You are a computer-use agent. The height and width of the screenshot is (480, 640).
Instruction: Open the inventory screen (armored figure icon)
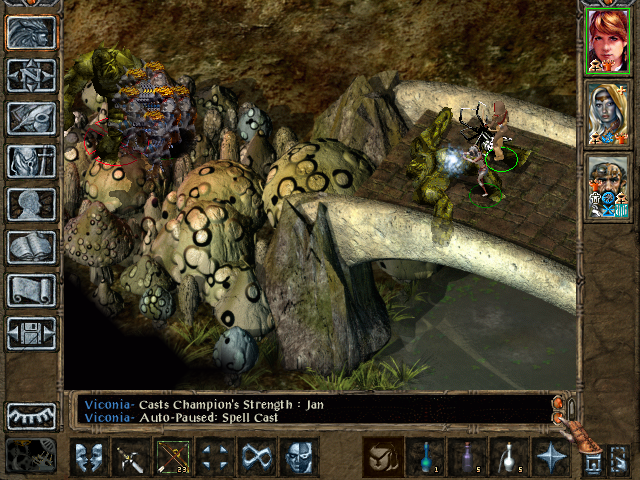pos(31,161)
